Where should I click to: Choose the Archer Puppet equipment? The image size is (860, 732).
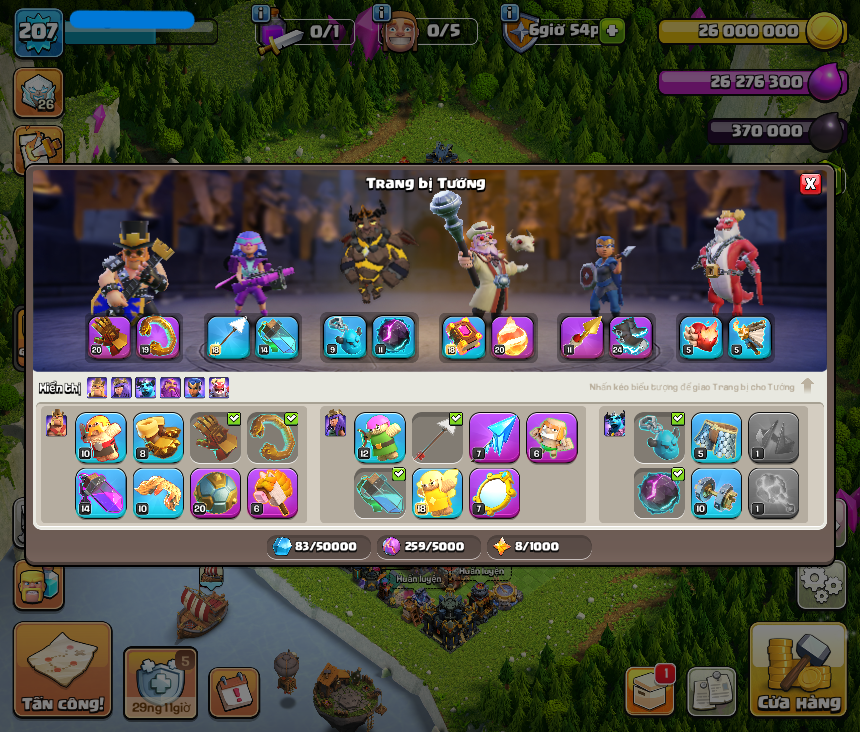coord(380,438)
